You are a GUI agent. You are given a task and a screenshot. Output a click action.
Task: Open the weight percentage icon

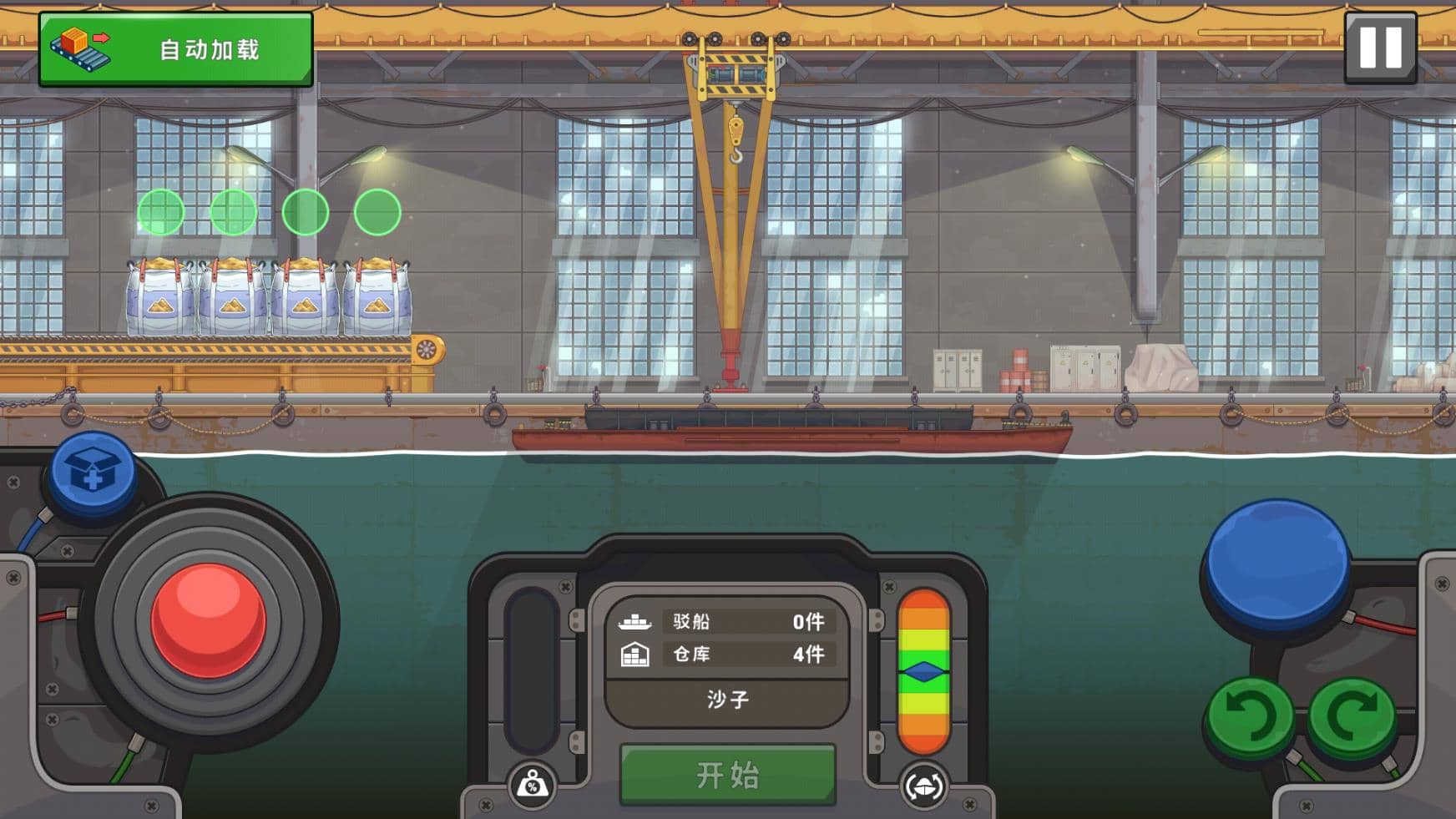coord(533,786)
